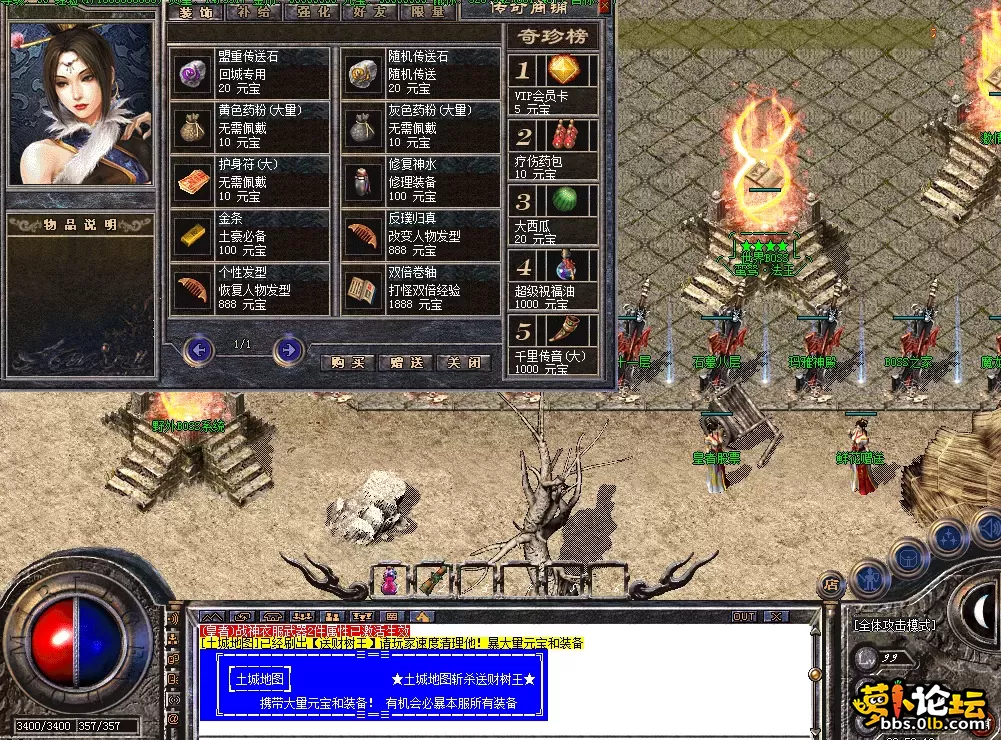Choose 超级祝福油 from the 奇珍榜 list
1001x740 pixels.
click(553, 278)
